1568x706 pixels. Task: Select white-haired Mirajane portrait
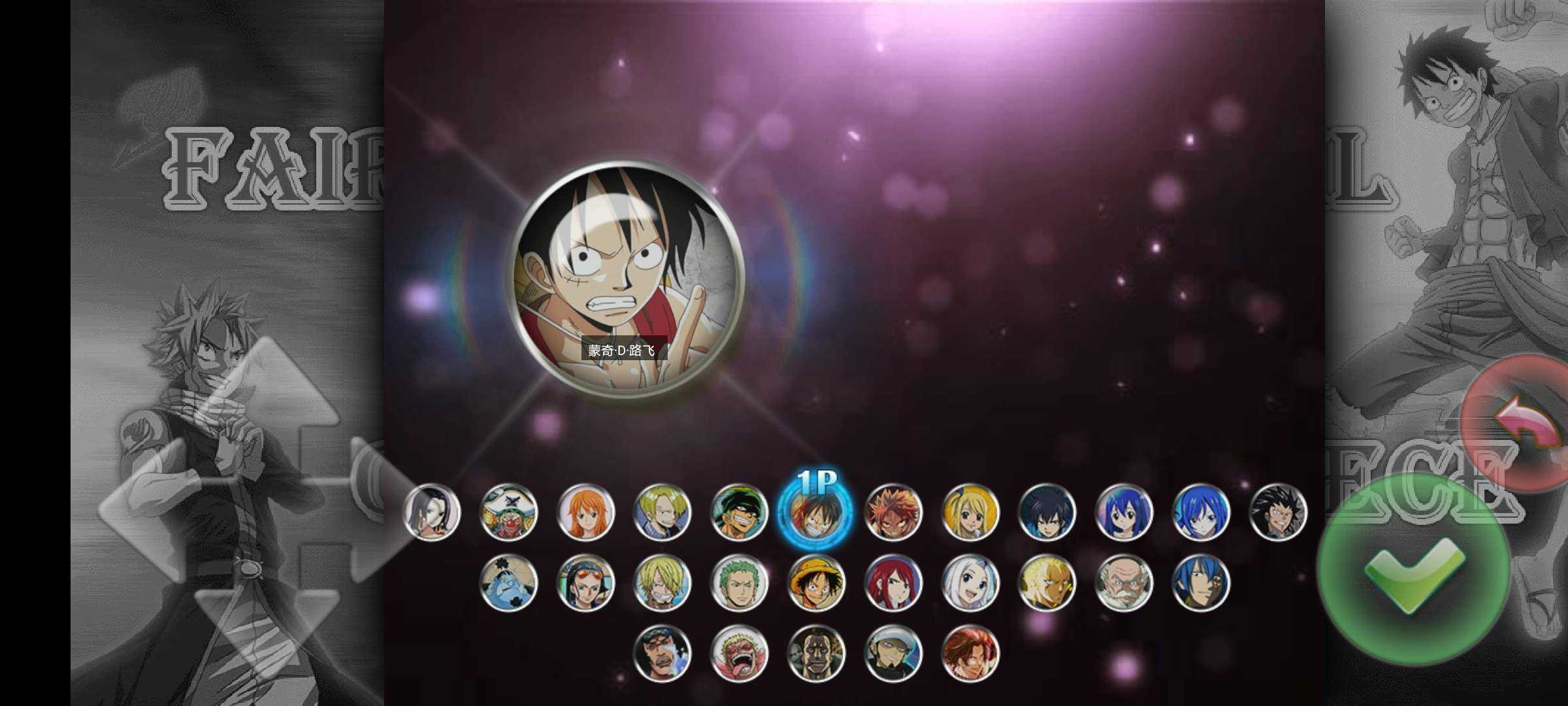coord(970,582)
